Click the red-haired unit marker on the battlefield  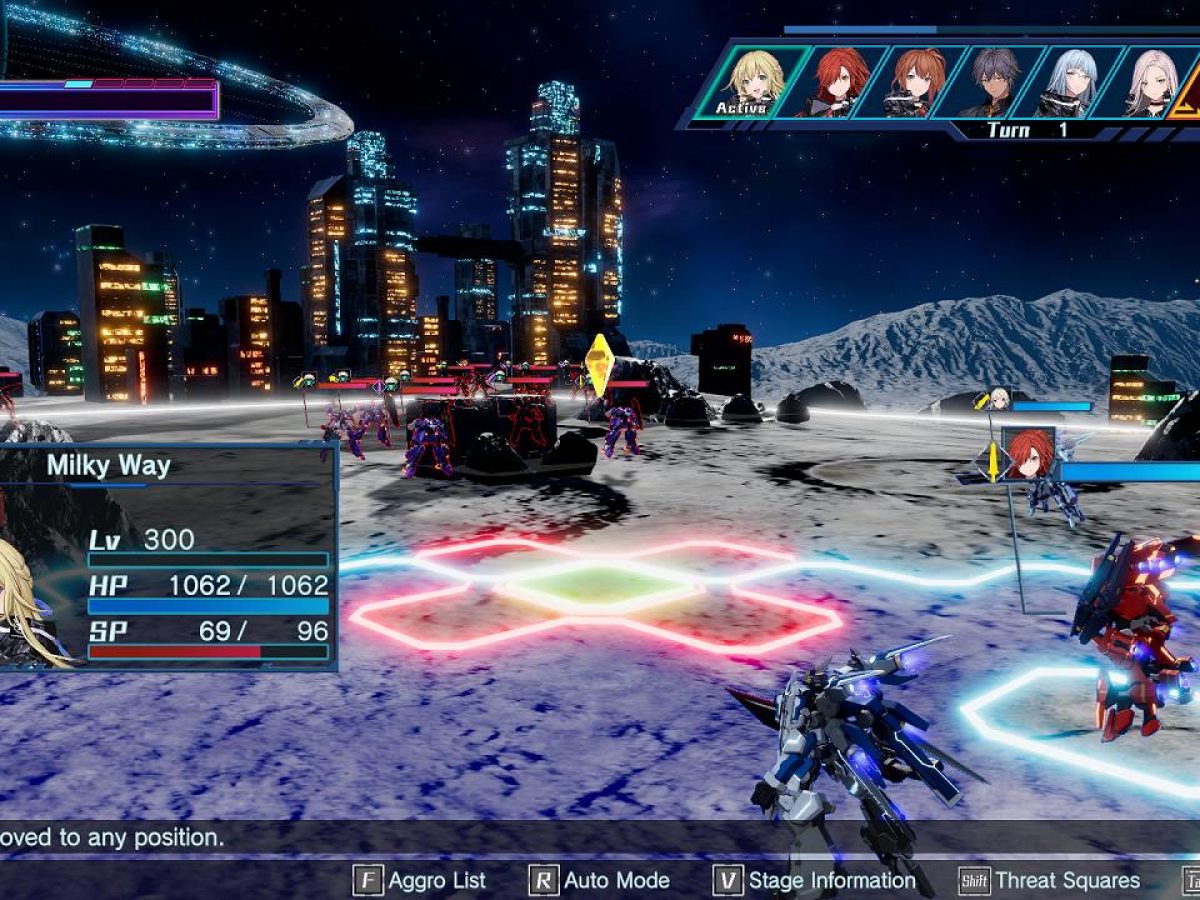[x=1027, y=455]
